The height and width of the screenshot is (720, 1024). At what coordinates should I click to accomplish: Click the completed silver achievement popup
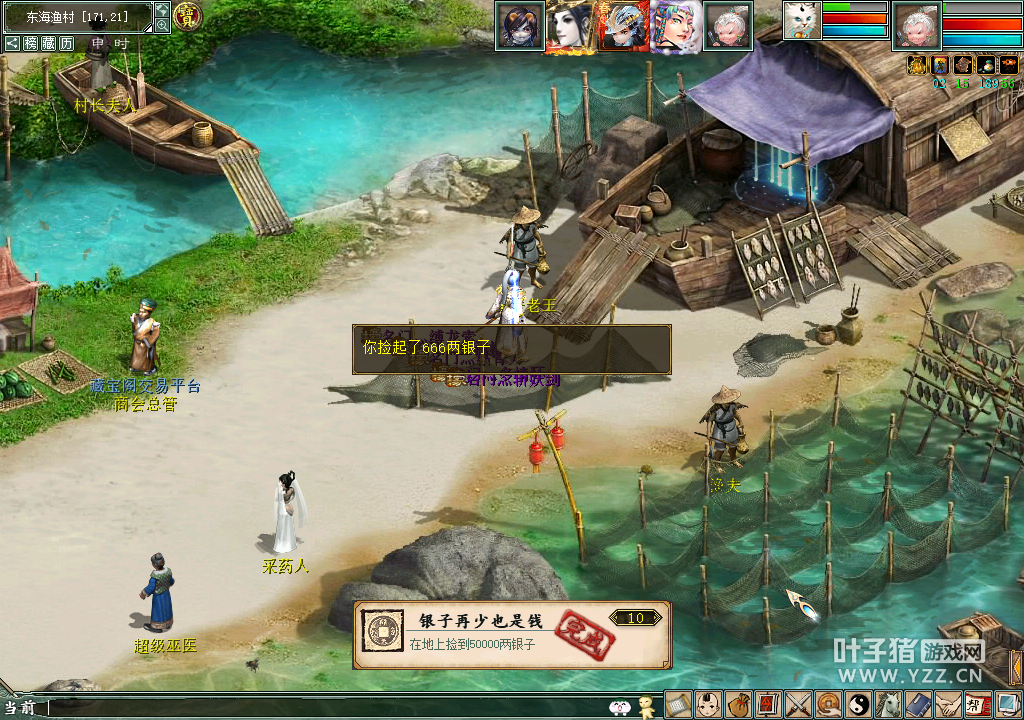[512, 634]
